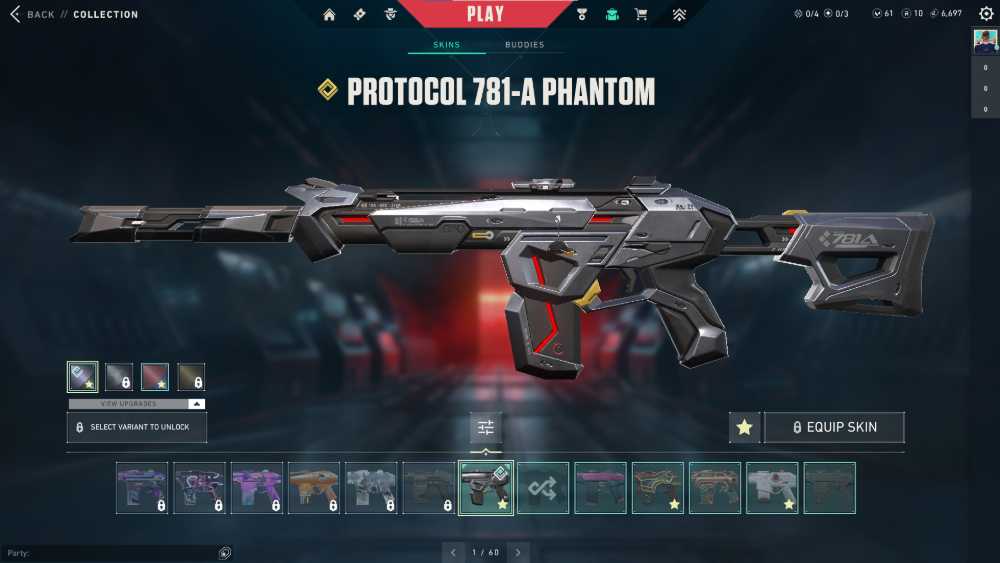Select the Skins tab
The width and height of the screenshot is (1000, 563).
pos(446,45)
